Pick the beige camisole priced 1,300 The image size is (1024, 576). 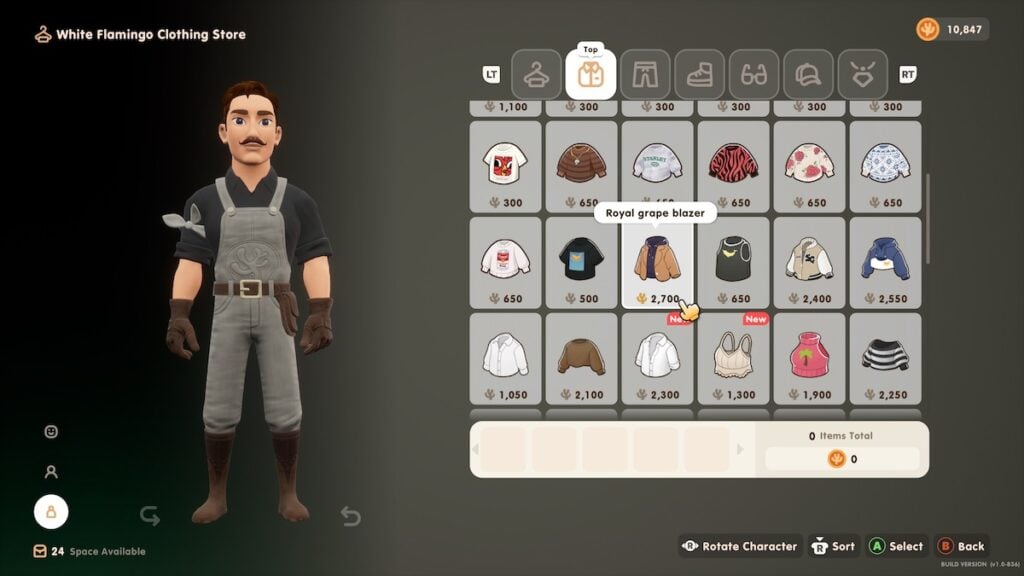click(x=733, y=358)
